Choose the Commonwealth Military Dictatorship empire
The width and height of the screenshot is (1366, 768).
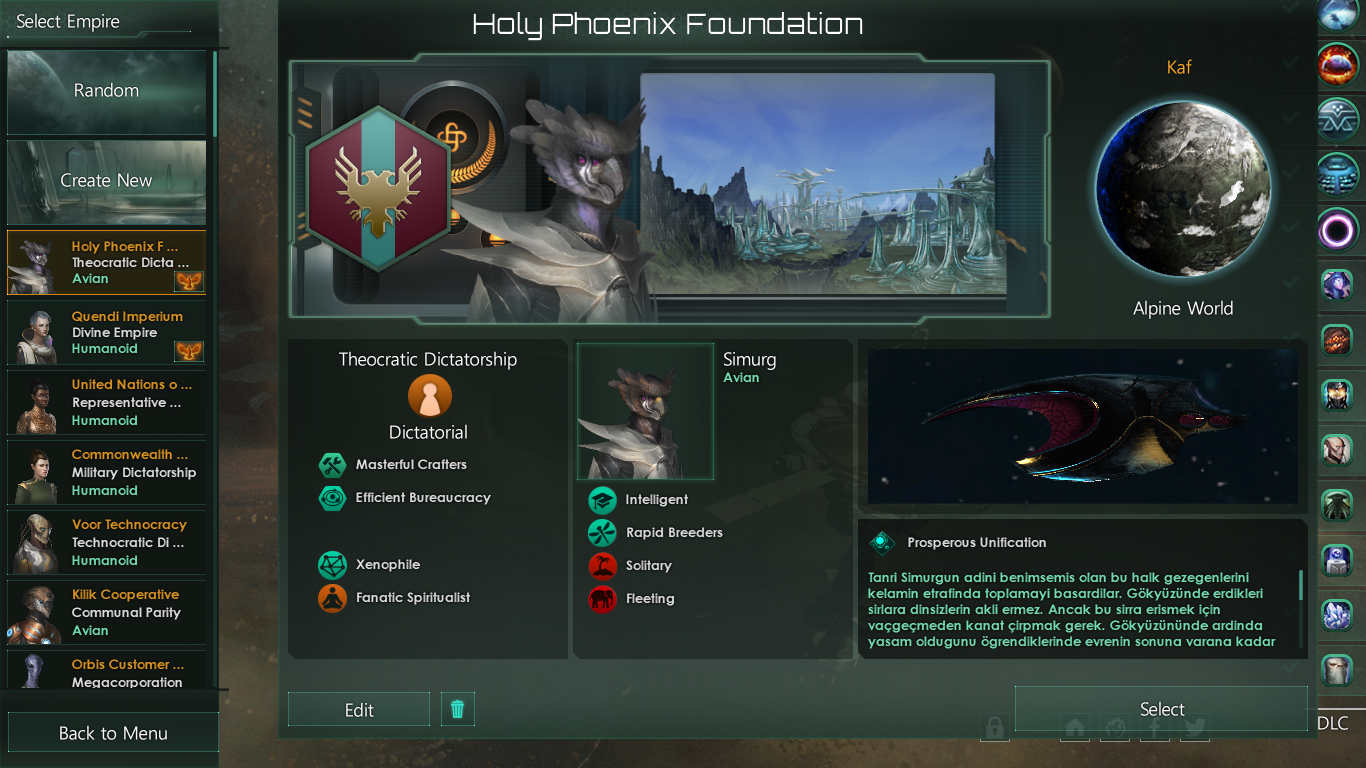tap(106, 473)
